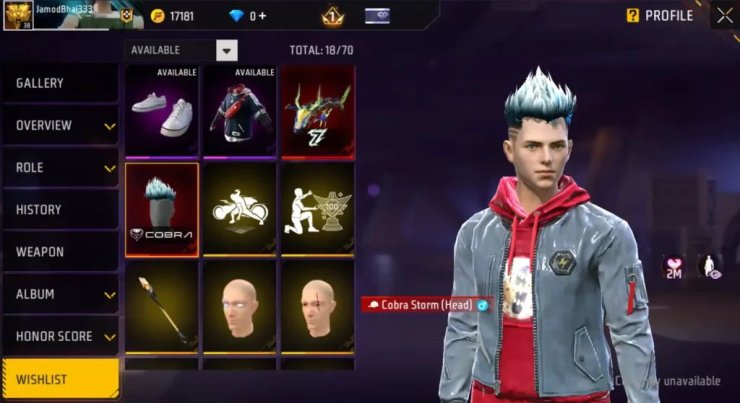Select the Wishlist tab

click(x=59, y=379)
